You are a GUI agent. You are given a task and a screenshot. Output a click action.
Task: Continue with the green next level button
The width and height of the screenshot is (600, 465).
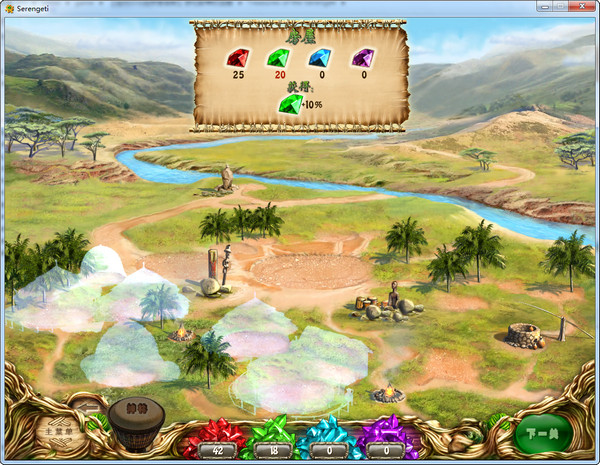(x=545, y=432)
